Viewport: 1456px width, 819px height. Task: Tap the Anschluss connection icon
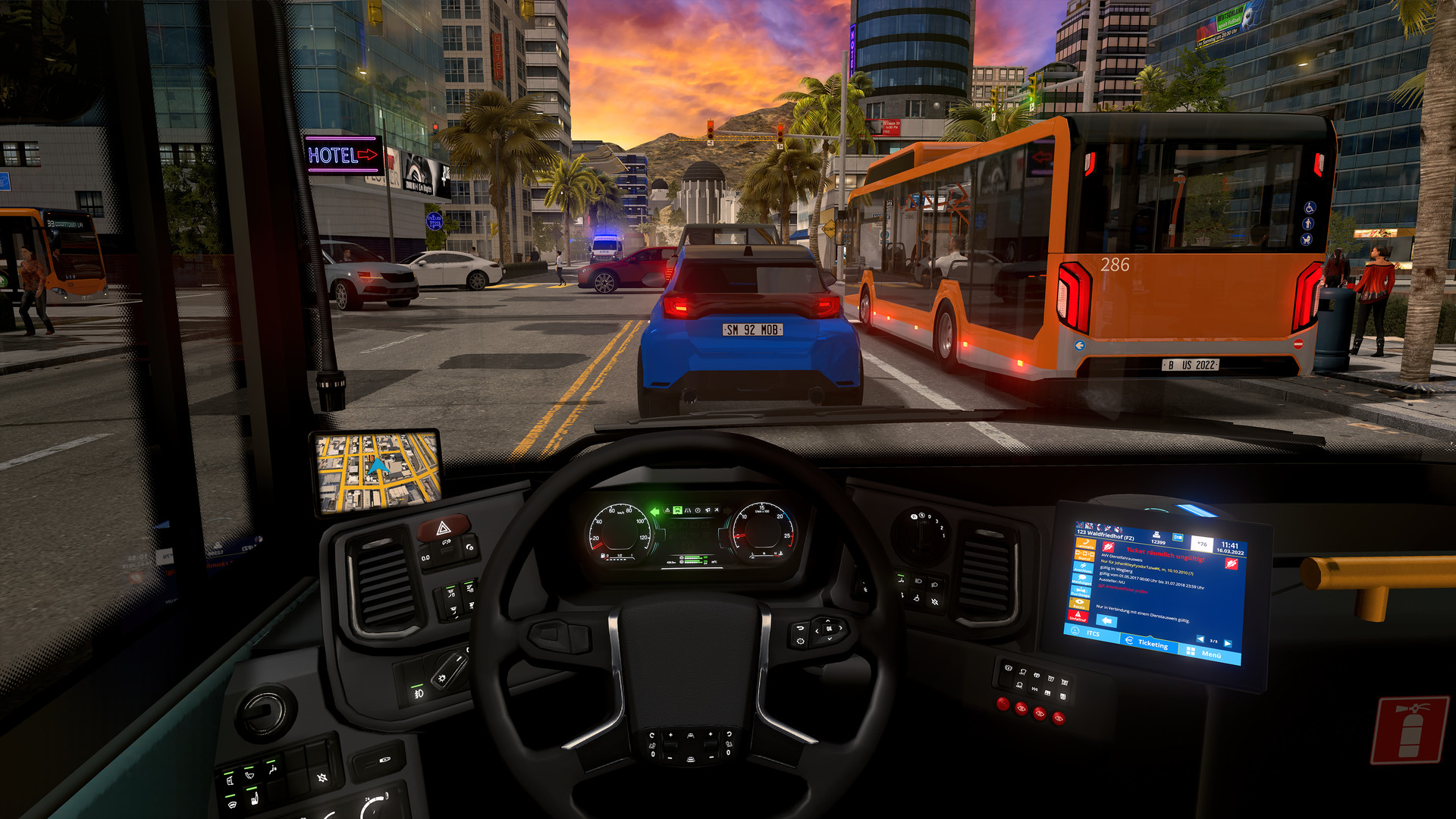(1083, 569)
